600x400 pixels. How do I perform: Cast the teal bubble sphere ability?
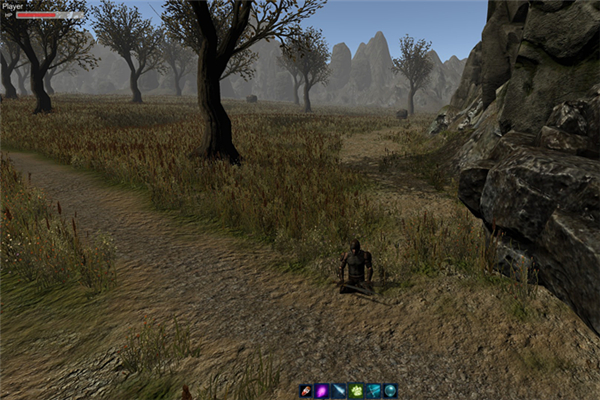pos(390,391)
